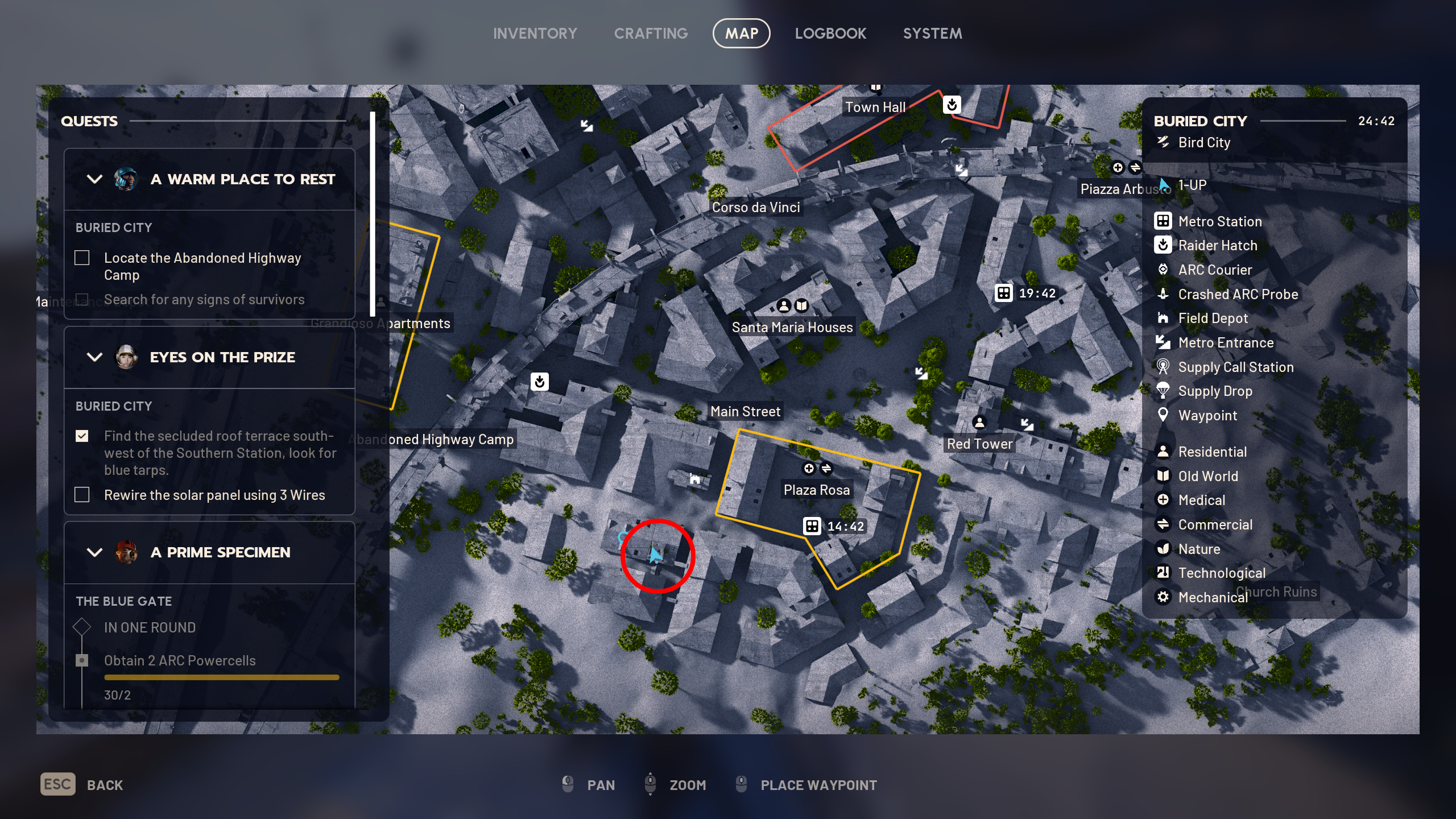The height and width of the screenshot is (819, 1456).
Task: Click the Supply Drop parachute icon in legend
Action: pyautogui.click(x=1163, y=391)
